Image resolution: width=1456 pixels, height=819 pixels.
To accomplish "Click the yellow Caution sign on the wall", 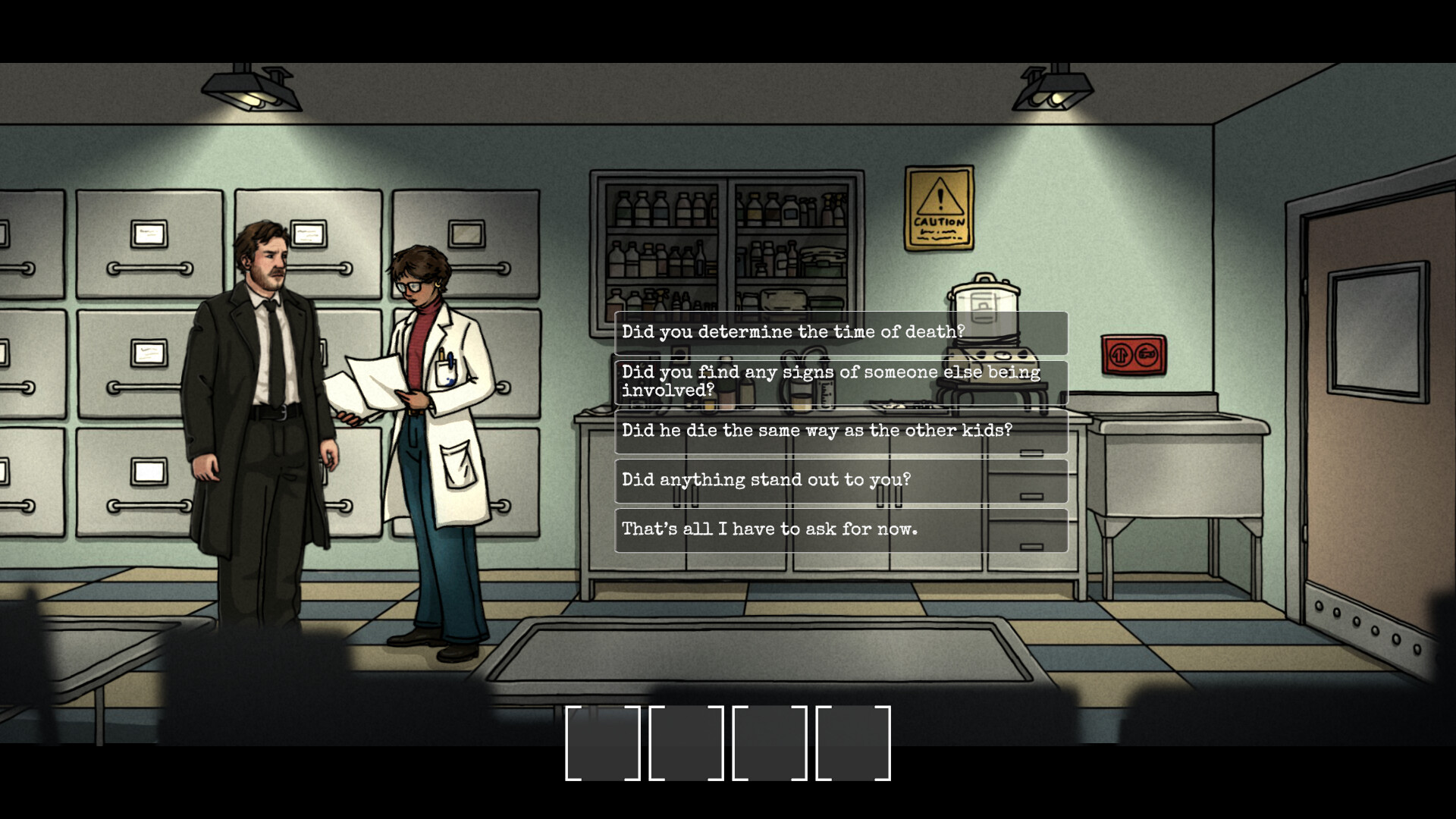I will (x=940, y=207).
